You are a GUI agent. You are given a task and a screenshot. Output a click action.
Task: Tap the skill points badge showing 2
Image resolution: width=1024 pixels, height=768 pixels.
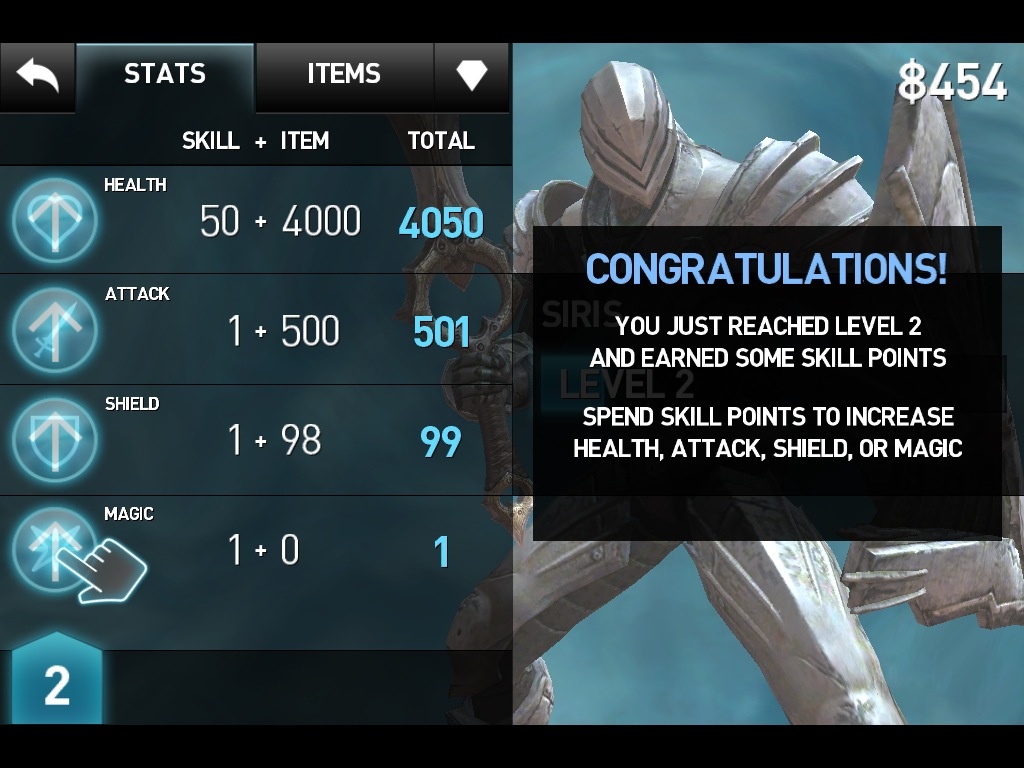tap(57, 685)
